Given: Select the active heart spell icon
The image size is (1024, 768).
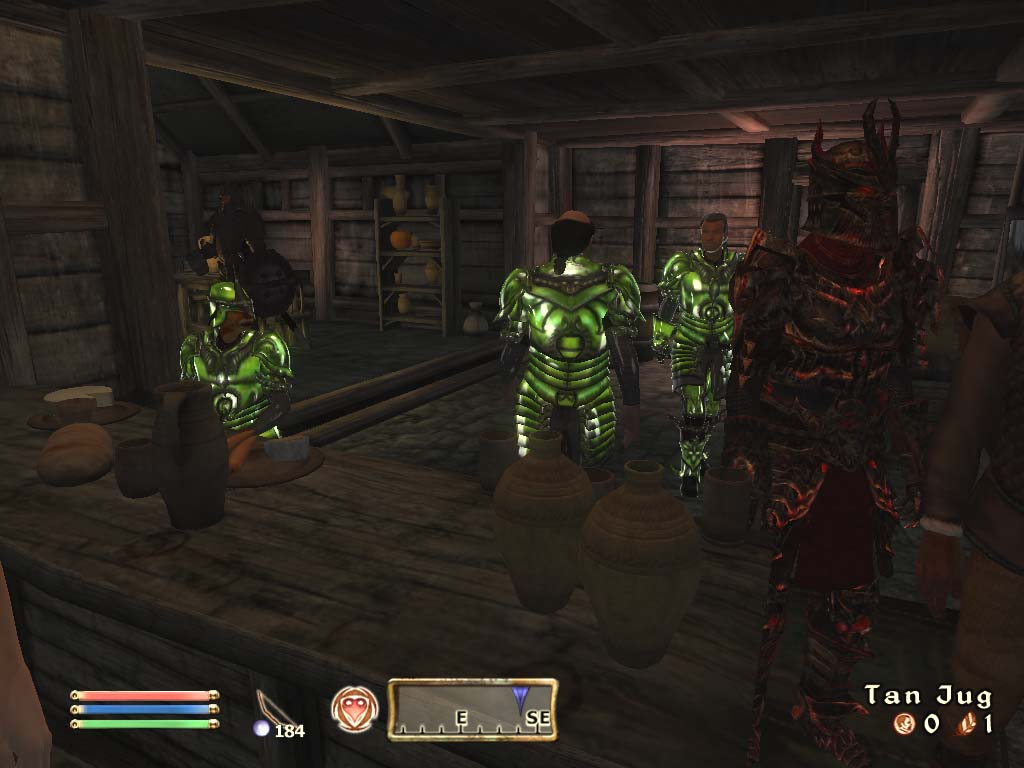Looking at the screenshot, I should (x=354, y=708).
